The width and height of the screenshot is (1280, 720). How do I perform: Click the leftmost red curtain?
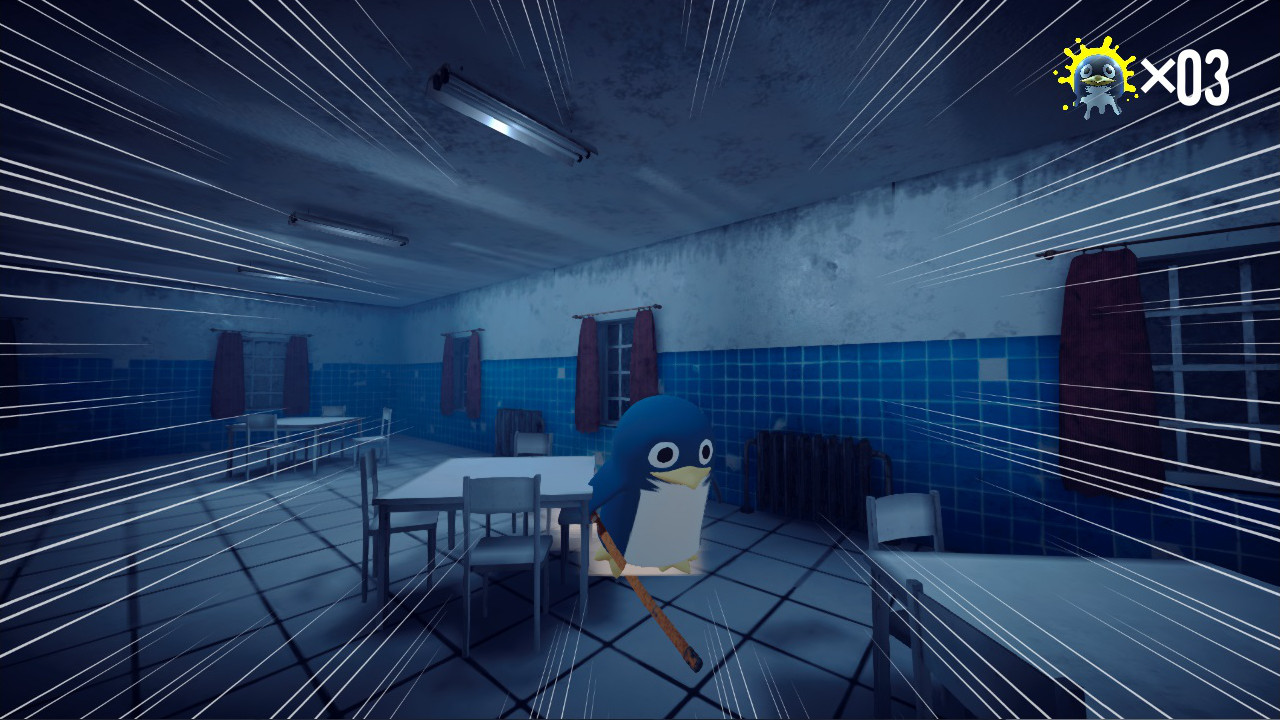230,375
